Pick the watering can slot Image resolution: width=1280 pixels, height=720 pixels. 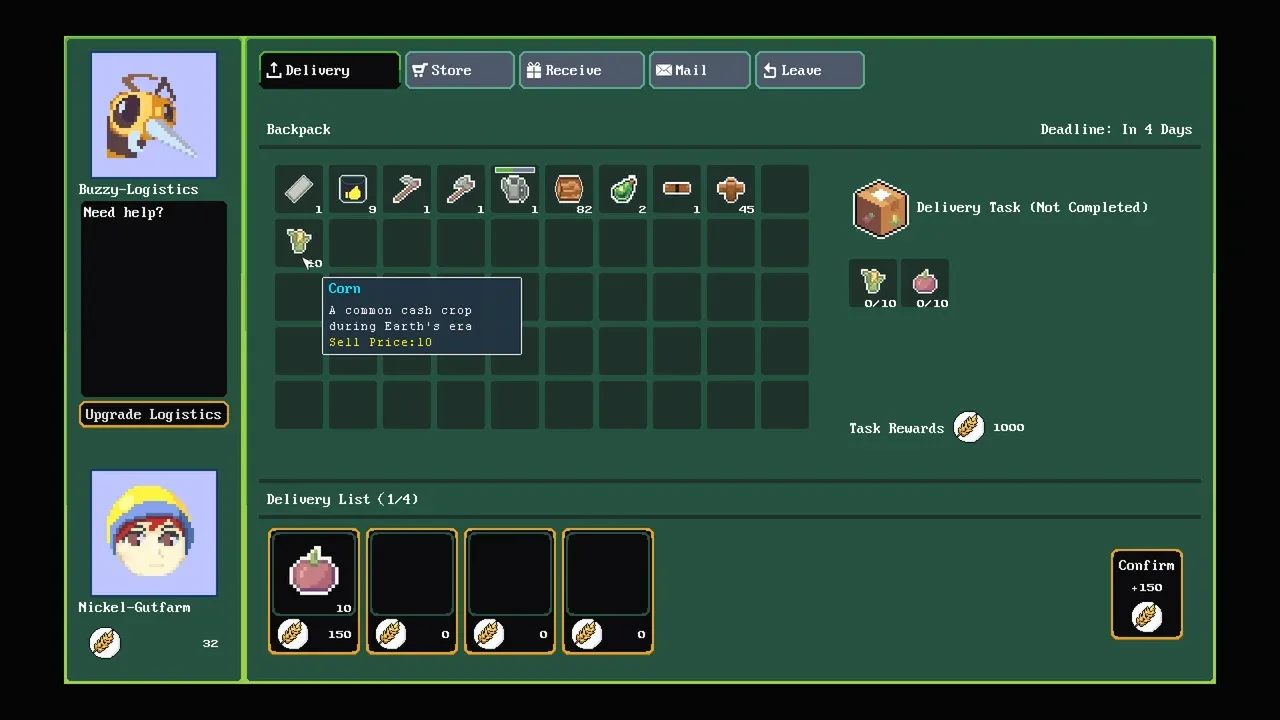(515, 189)
